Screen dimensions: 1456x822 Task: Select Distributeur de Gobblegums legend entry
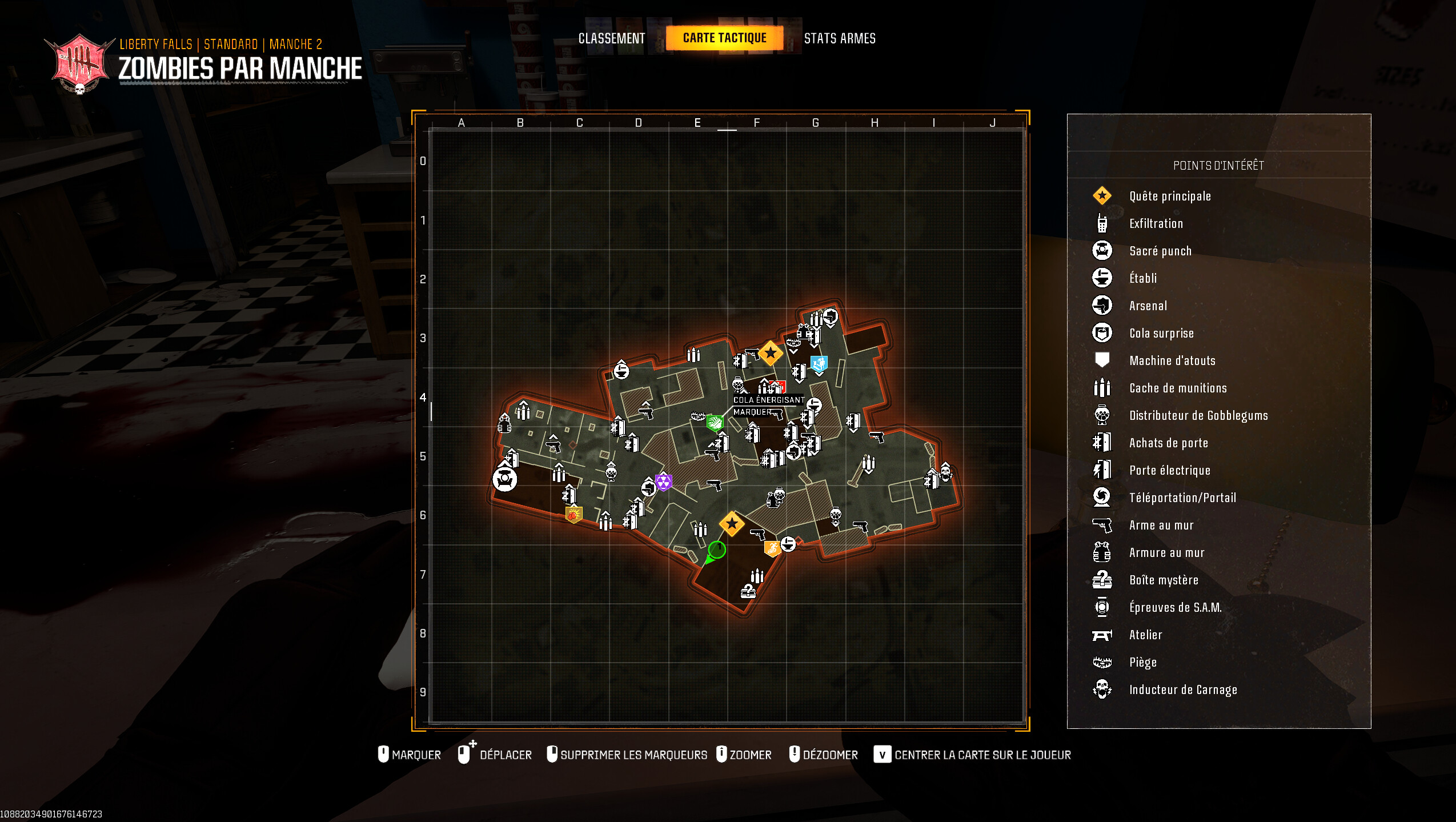1198,415
